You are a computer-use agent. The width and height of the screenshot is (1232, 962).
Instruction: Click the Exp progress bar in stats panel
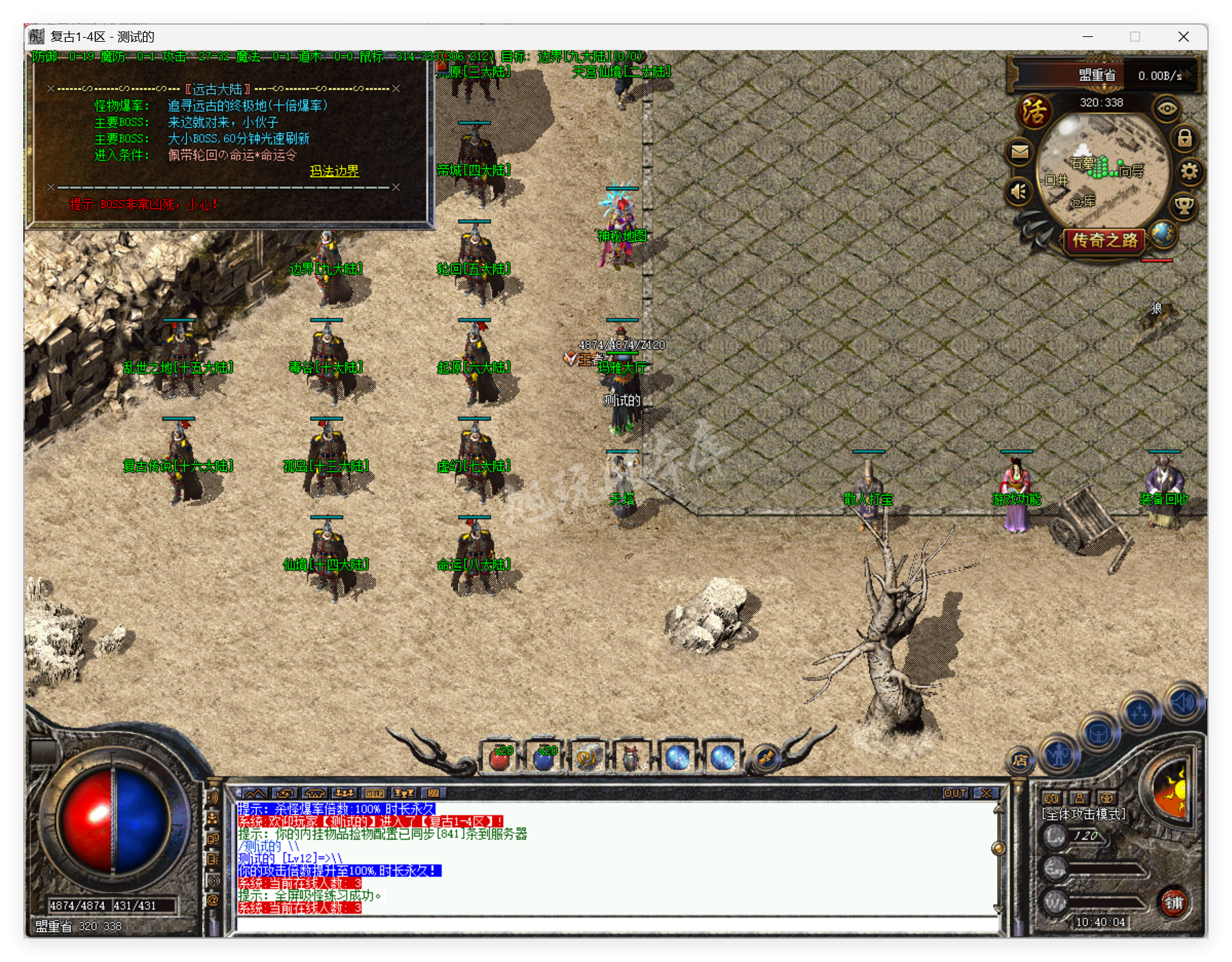[x=1105, y=867]
